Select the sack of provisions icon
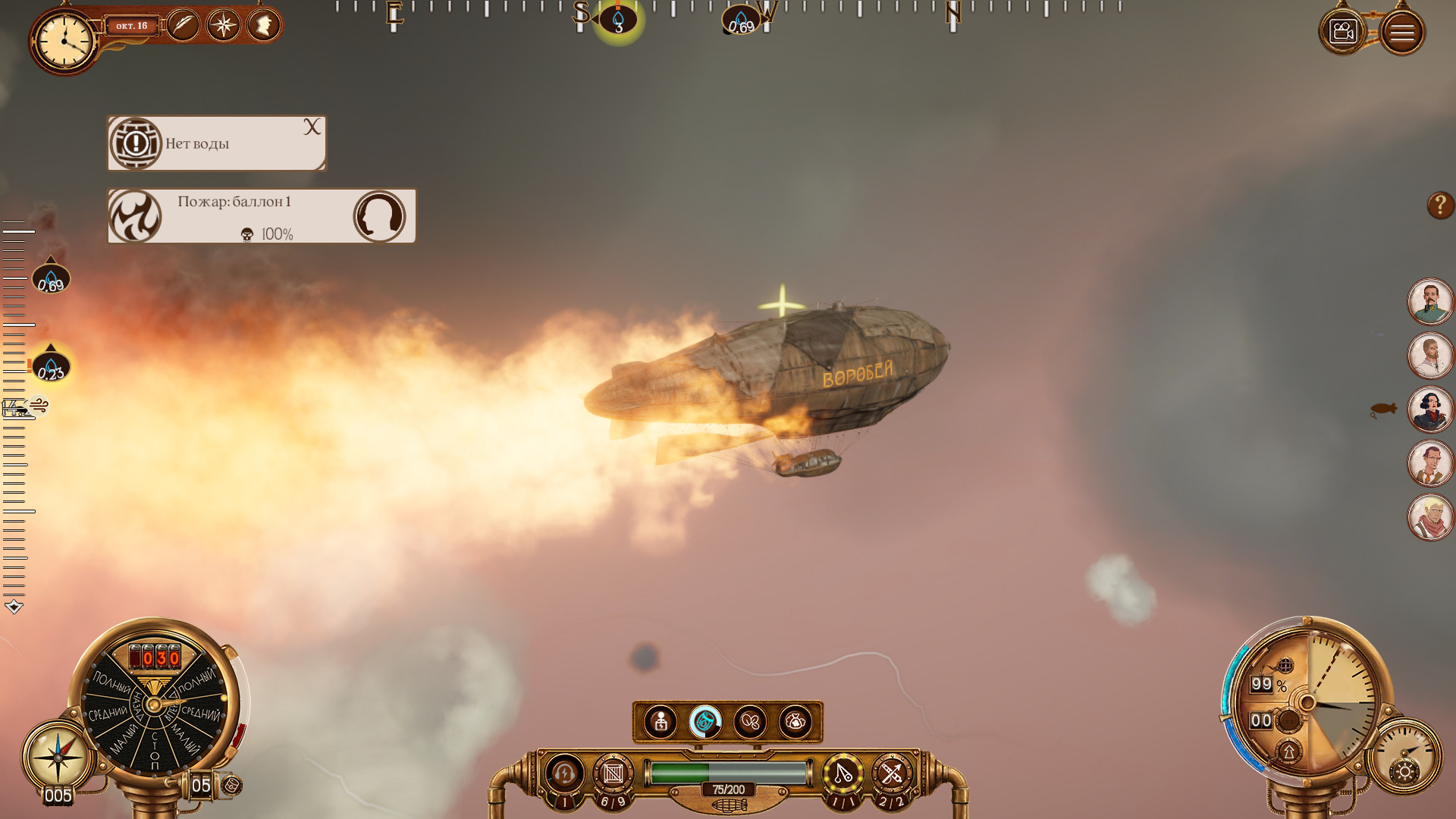 tap(795, 722)
